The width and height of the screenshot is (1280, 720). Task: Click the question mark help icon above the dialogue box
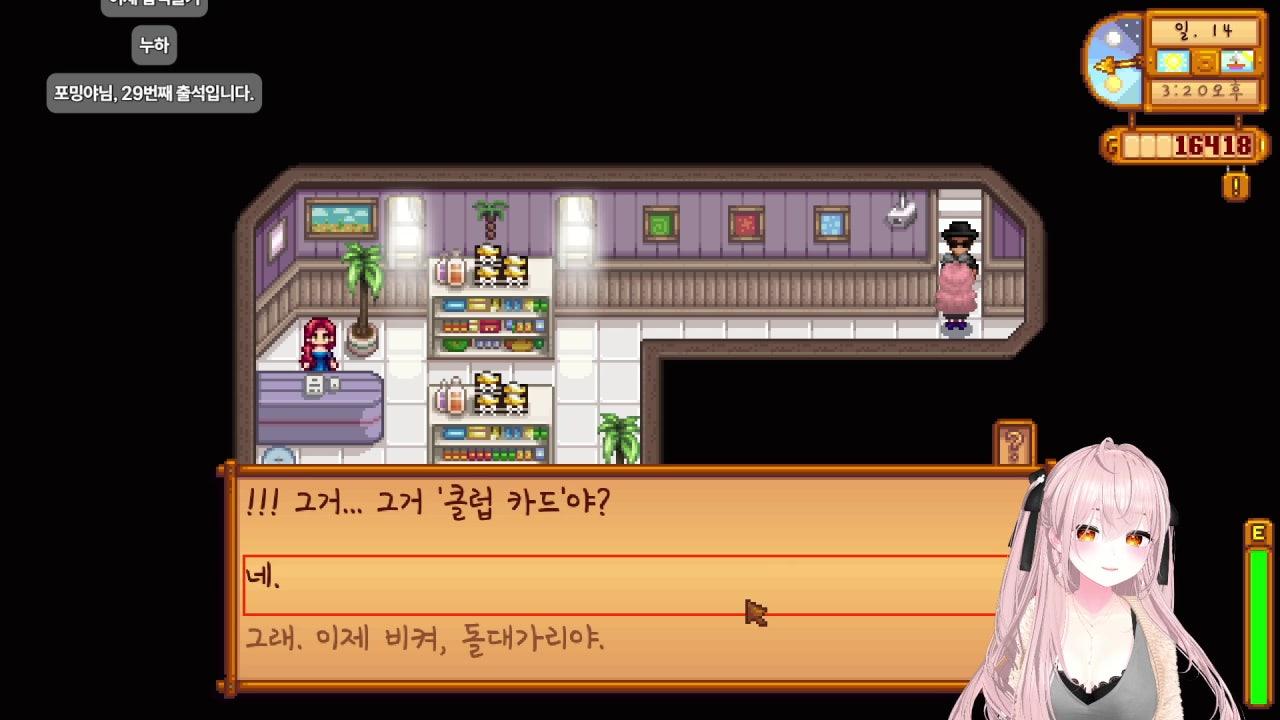pyautogui.click(x=1015, y=440)
